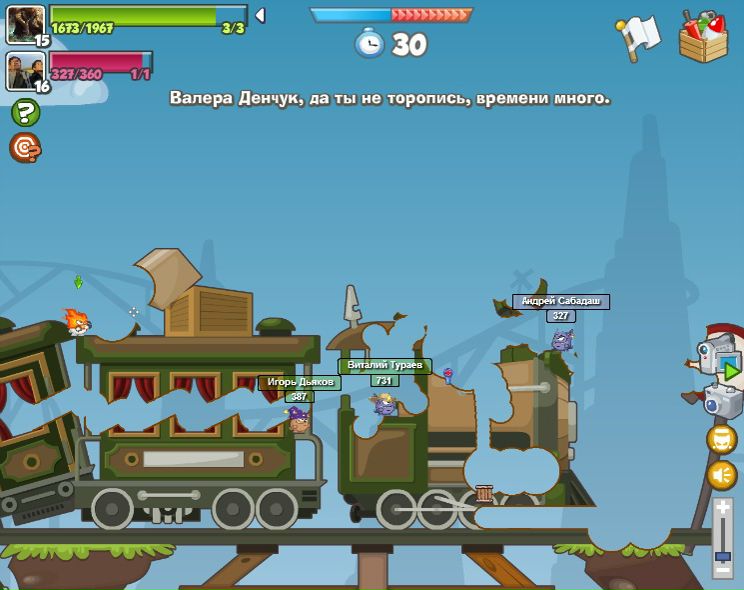Click the orange target hint button

click(x=25, y=147)
